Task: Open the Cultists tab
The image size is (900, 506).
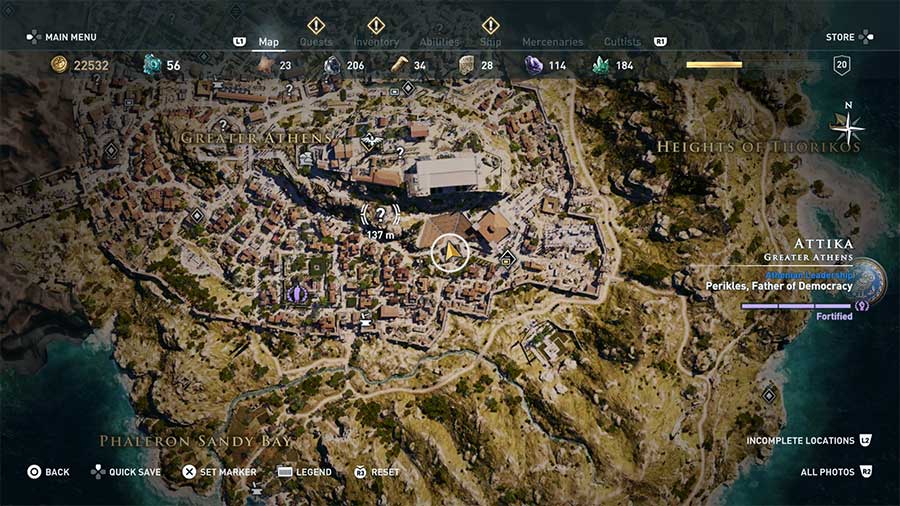Action: pos(622,42)
